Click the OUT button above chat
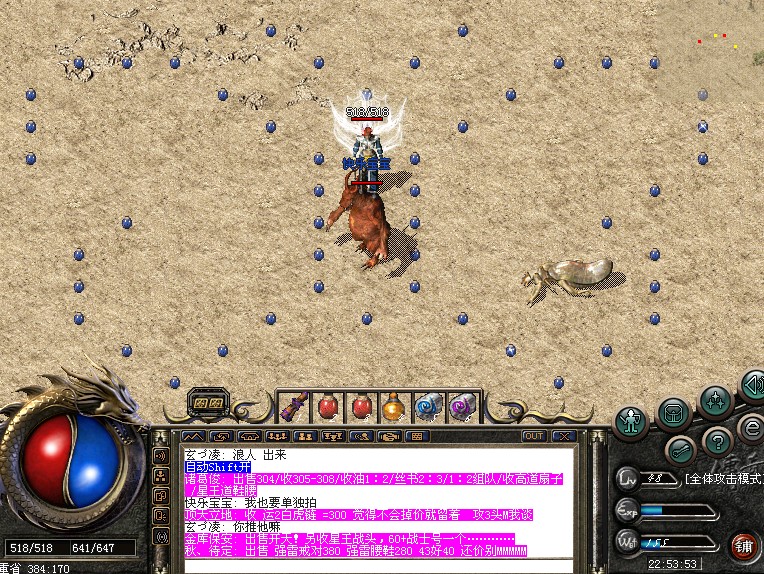Viewport: 764px width, 574px height. [x=534, y=436]
